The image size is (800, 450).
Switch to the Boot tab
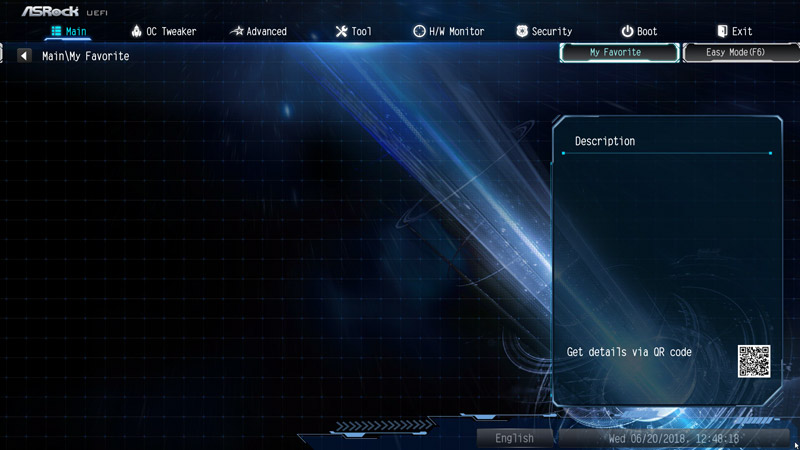pyautogui.click(x=639, y=31)
